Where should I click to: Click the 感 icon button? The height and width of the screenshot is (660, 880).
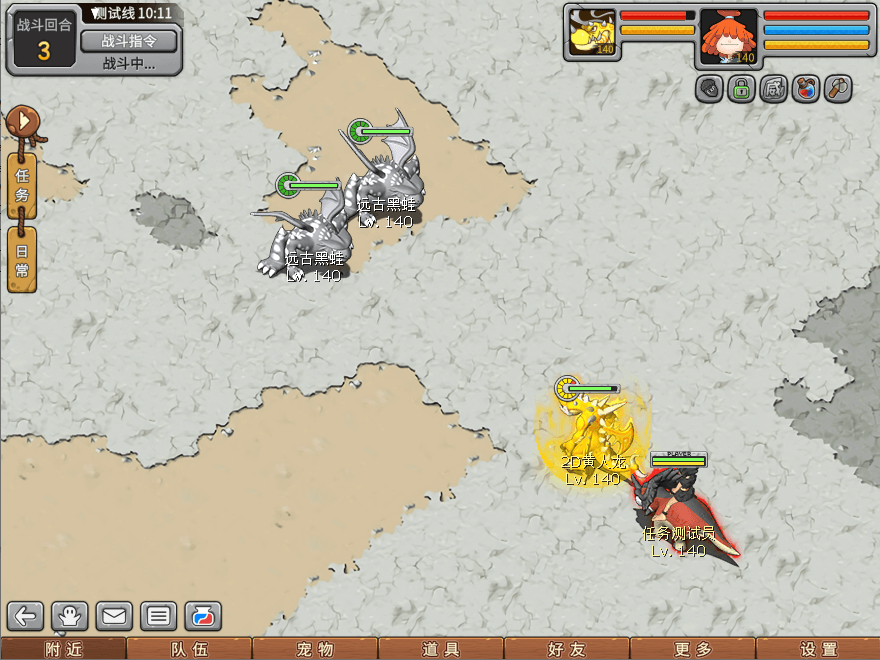pos(773,89)
